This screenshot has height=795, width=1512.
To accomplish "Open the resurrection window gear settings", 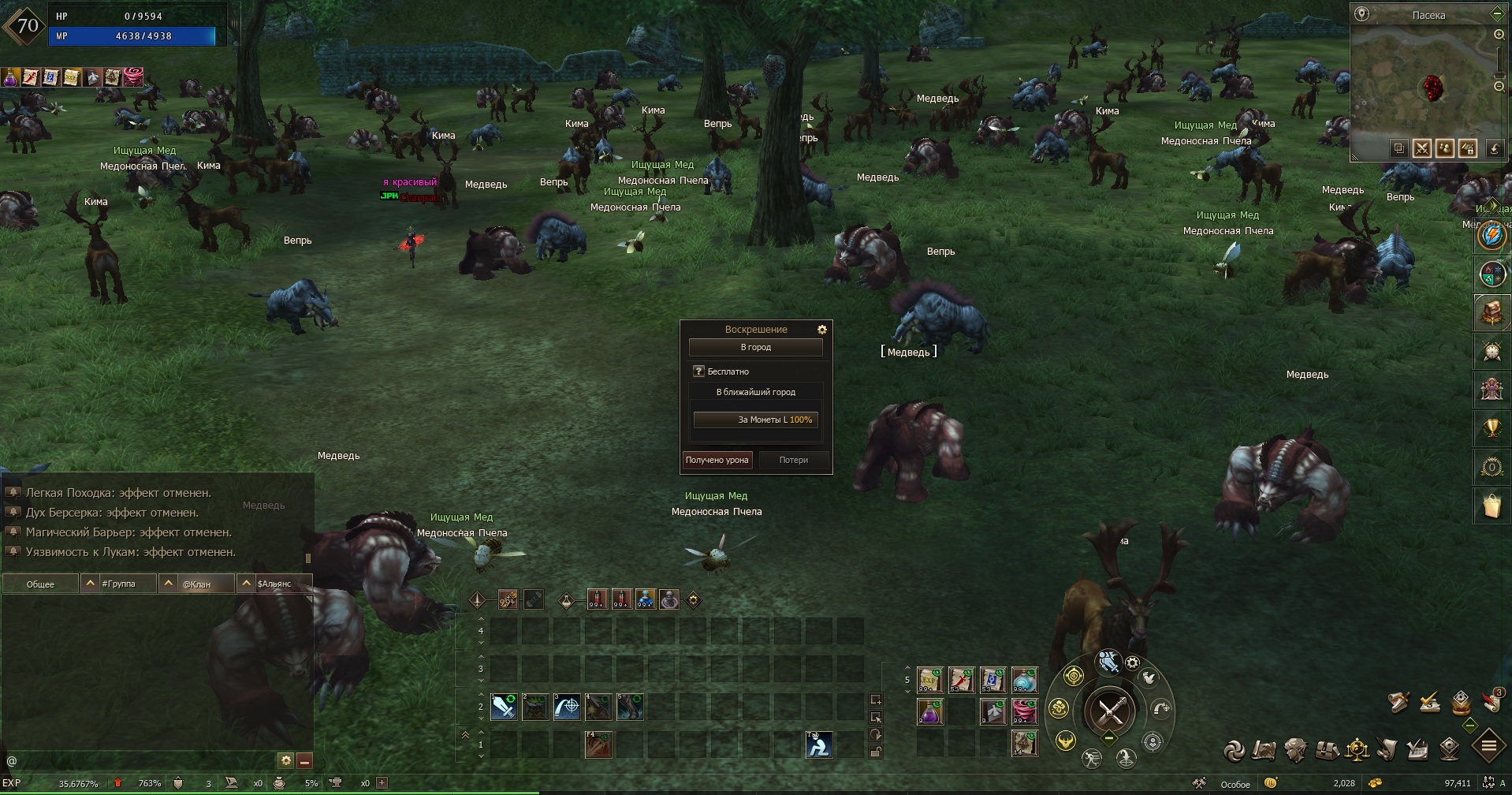I will [821, 330].
